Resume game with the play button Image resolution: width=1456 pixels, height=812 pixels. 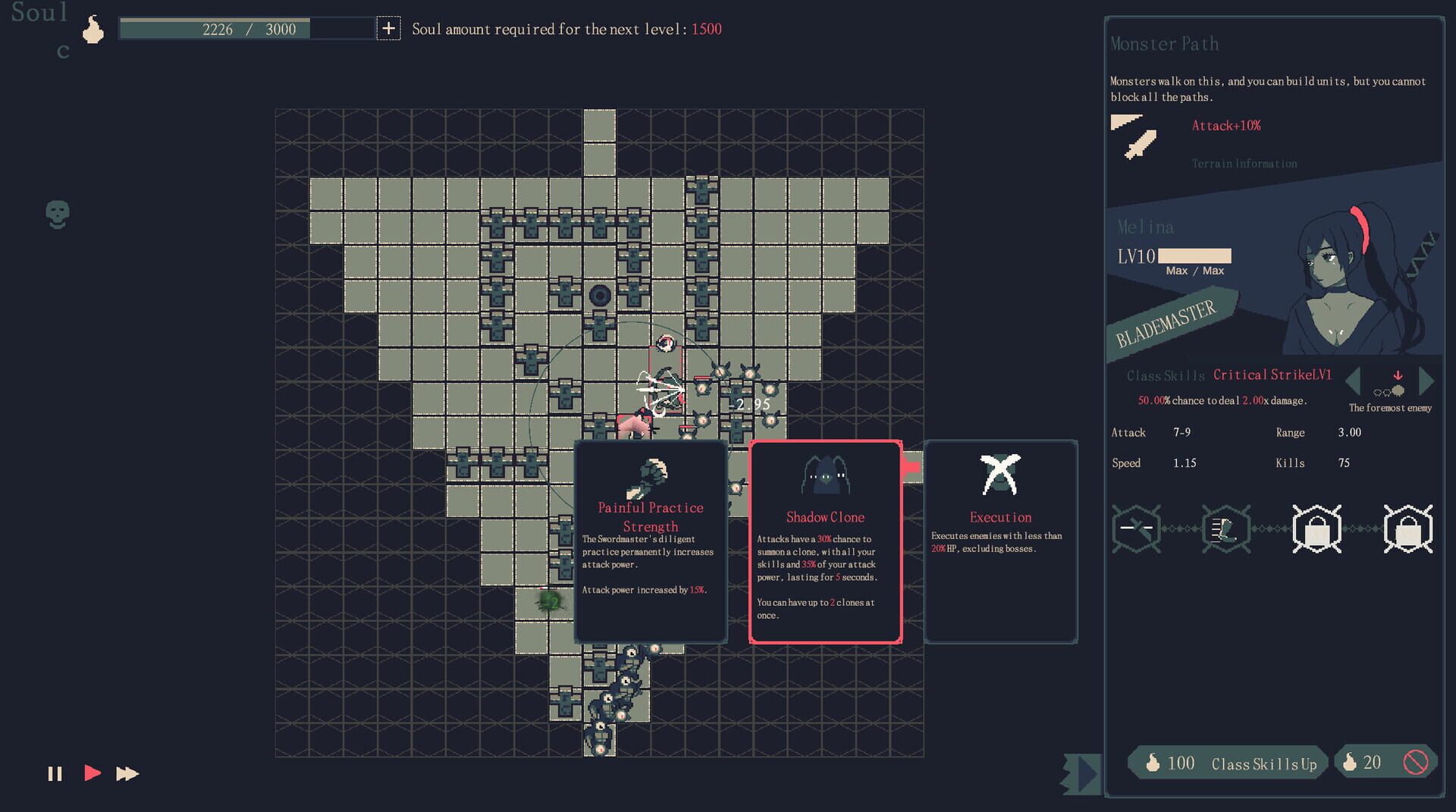click(93, 773)
